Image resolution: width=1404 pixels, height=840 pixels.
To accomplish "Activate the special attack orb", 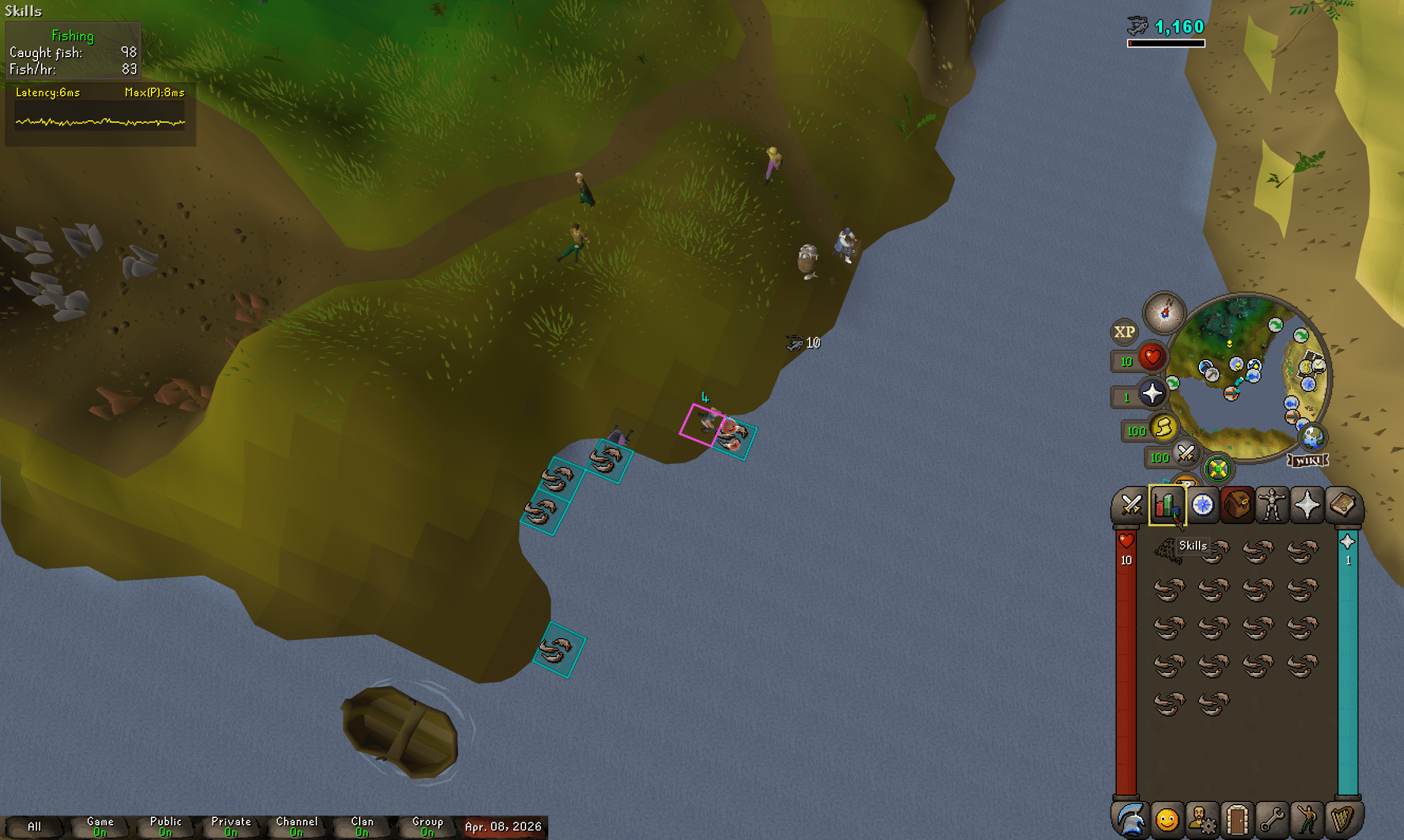I will point(1186,455).
